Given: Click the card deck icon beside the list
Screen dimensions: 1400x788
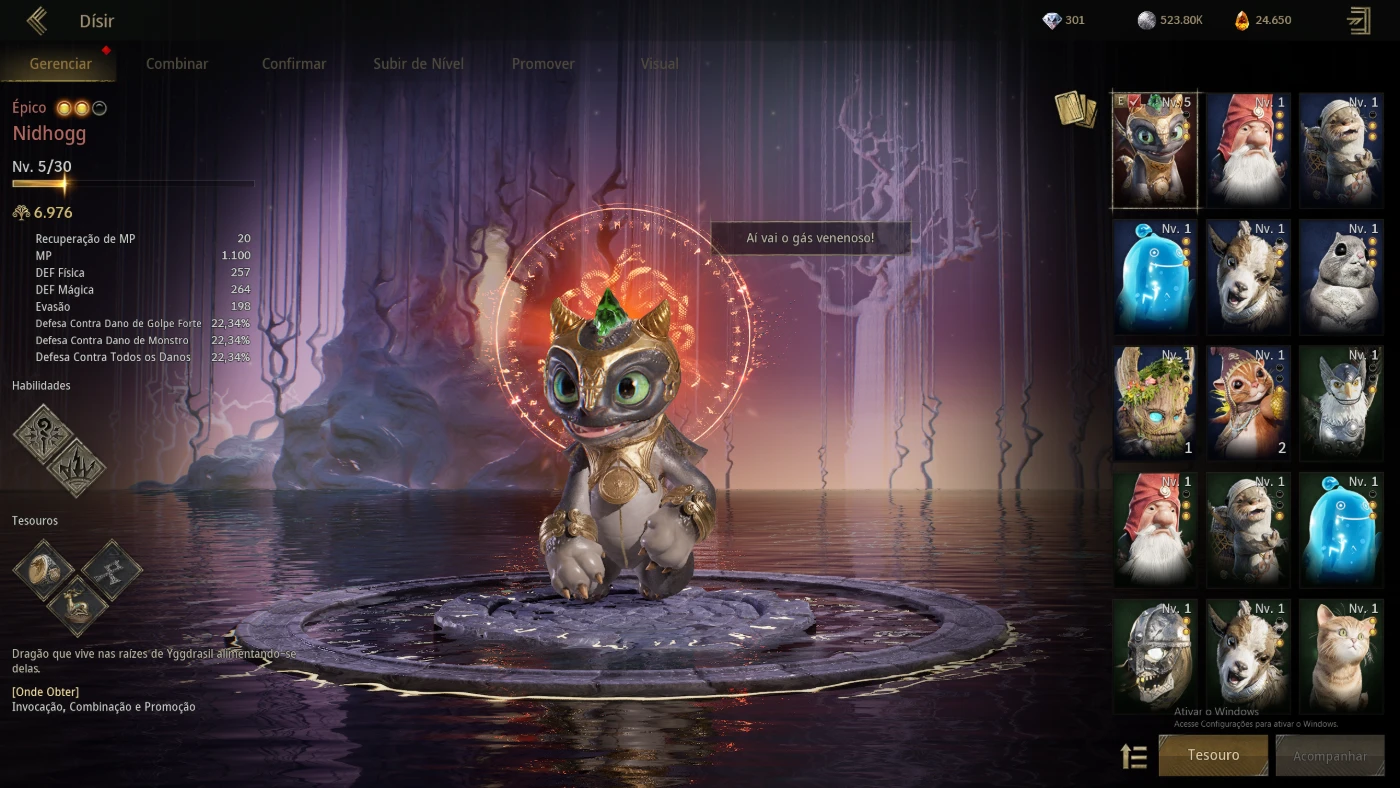Looking at the screenshot, I should click(1075, 109).
